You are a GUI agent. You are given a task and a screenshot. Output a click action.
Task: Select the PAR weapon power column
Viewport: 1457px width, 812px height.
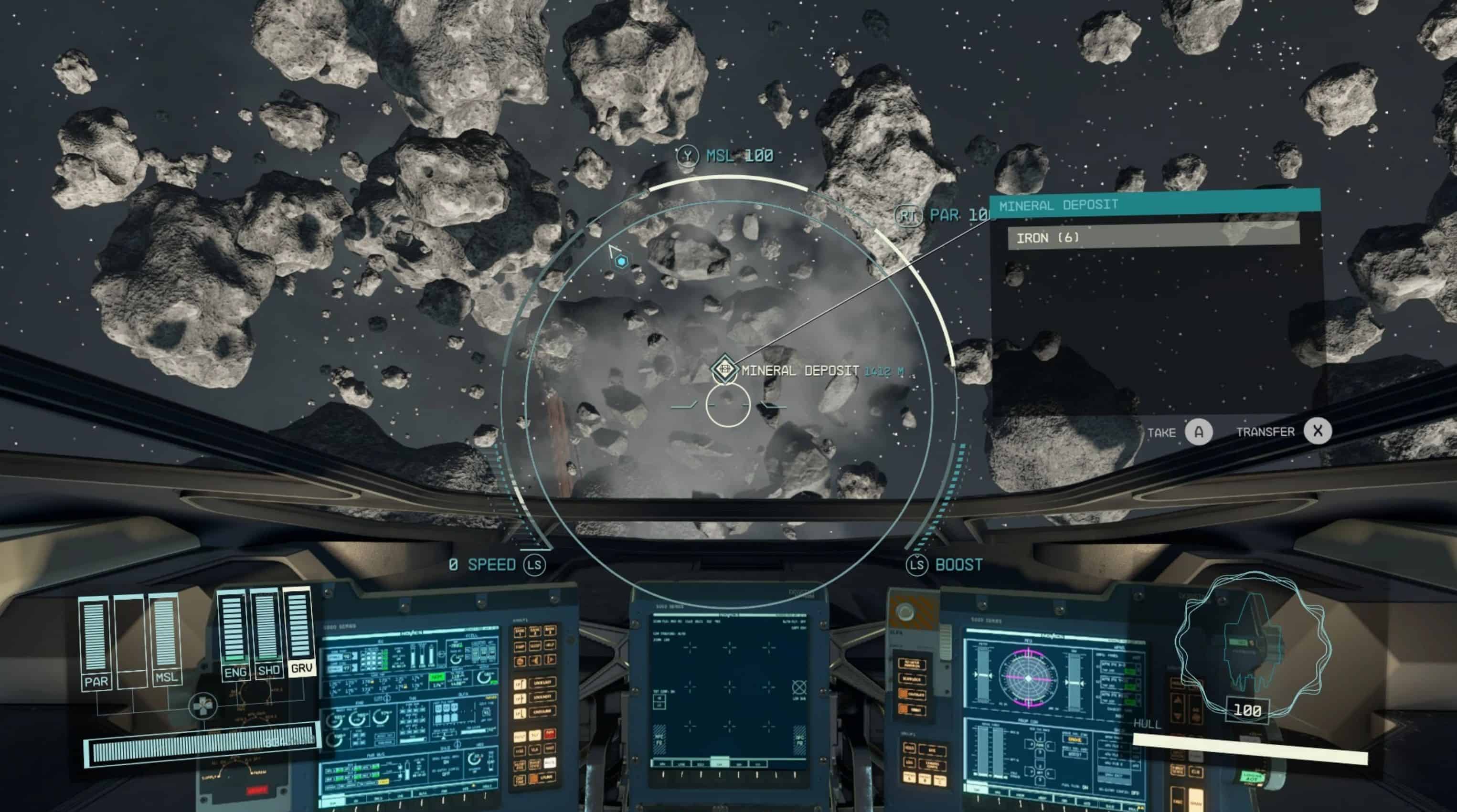click(x=96, y=642)
